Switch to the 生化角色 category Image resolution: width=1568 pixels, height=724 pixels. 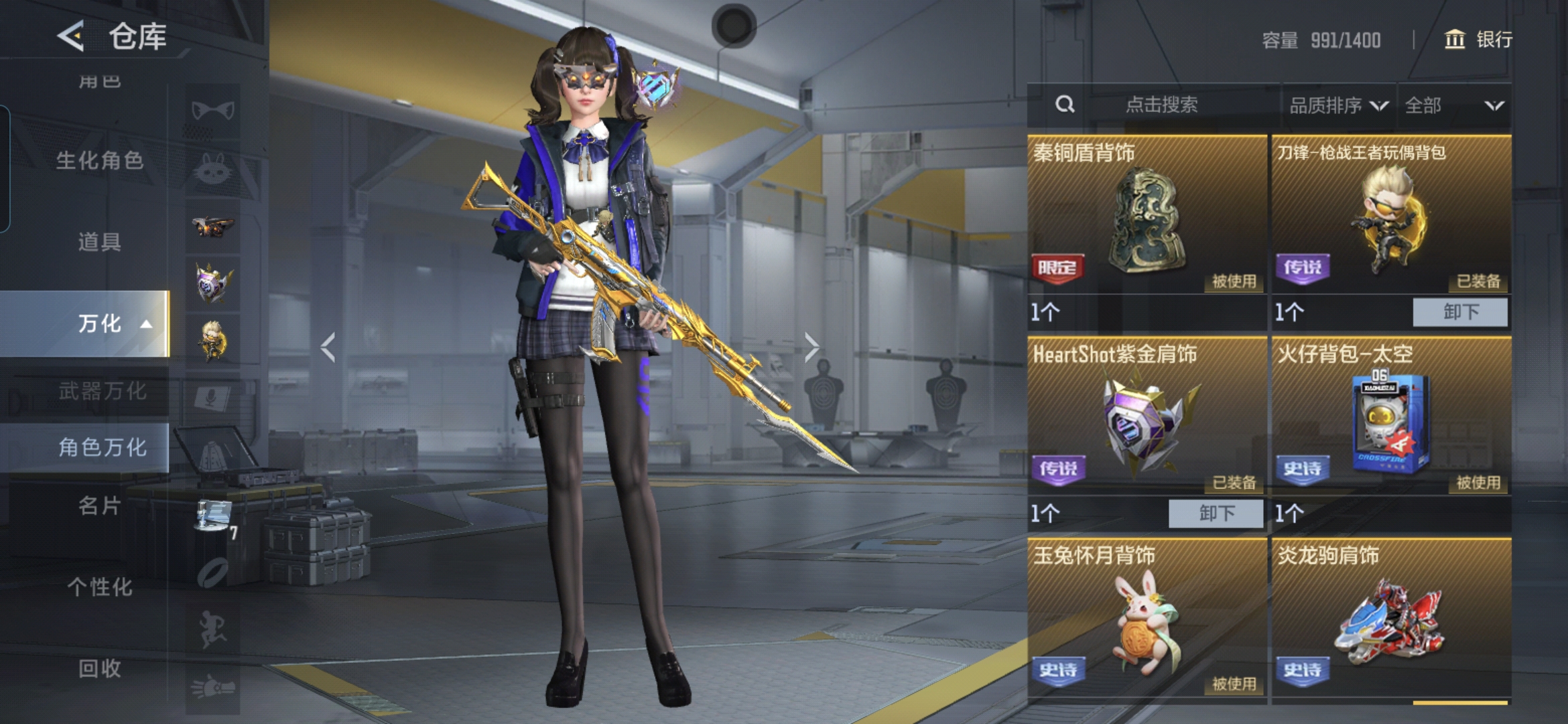point(100,161)
